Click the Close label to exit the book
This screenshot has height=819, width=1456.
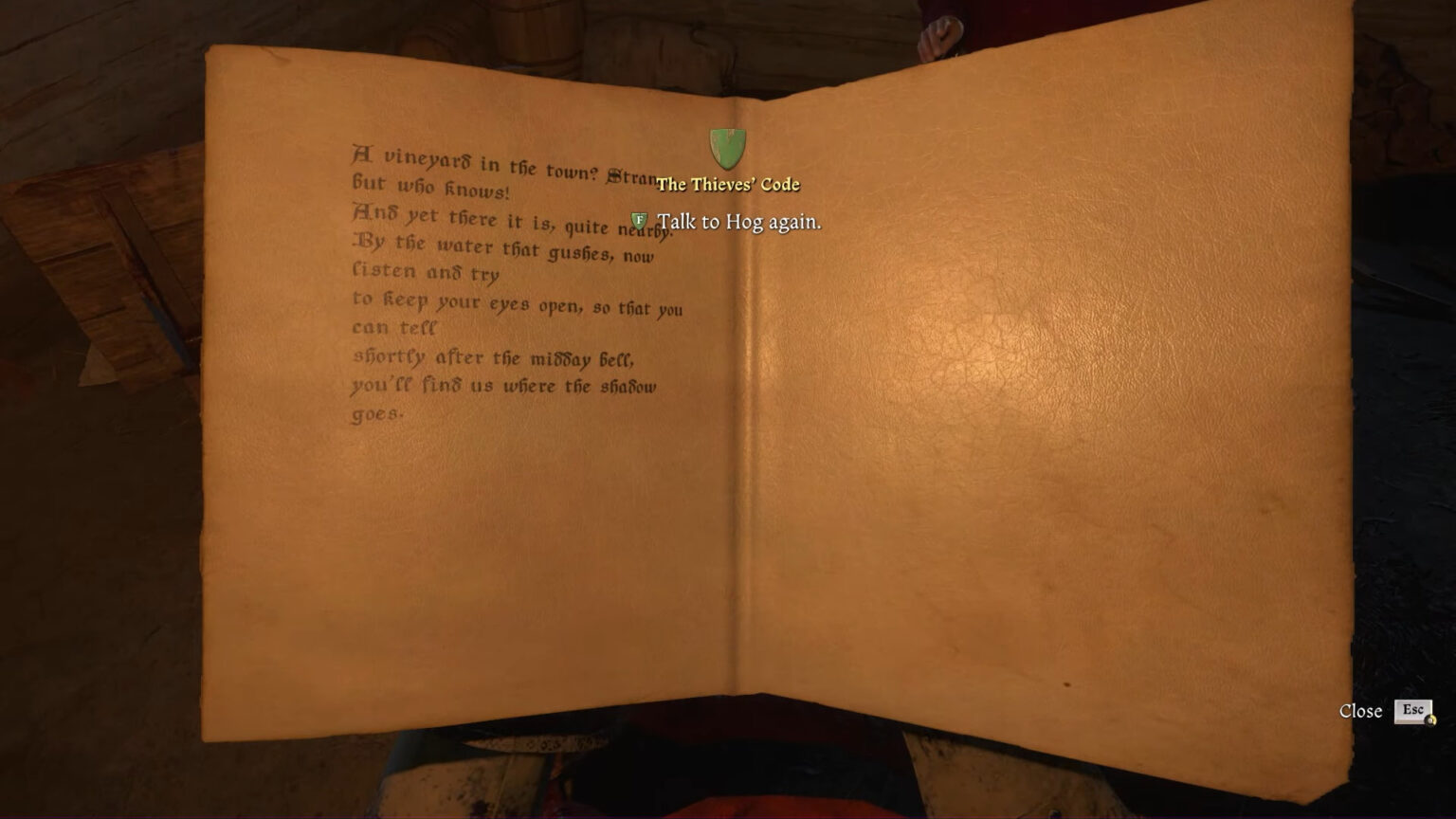[1361, 710]
